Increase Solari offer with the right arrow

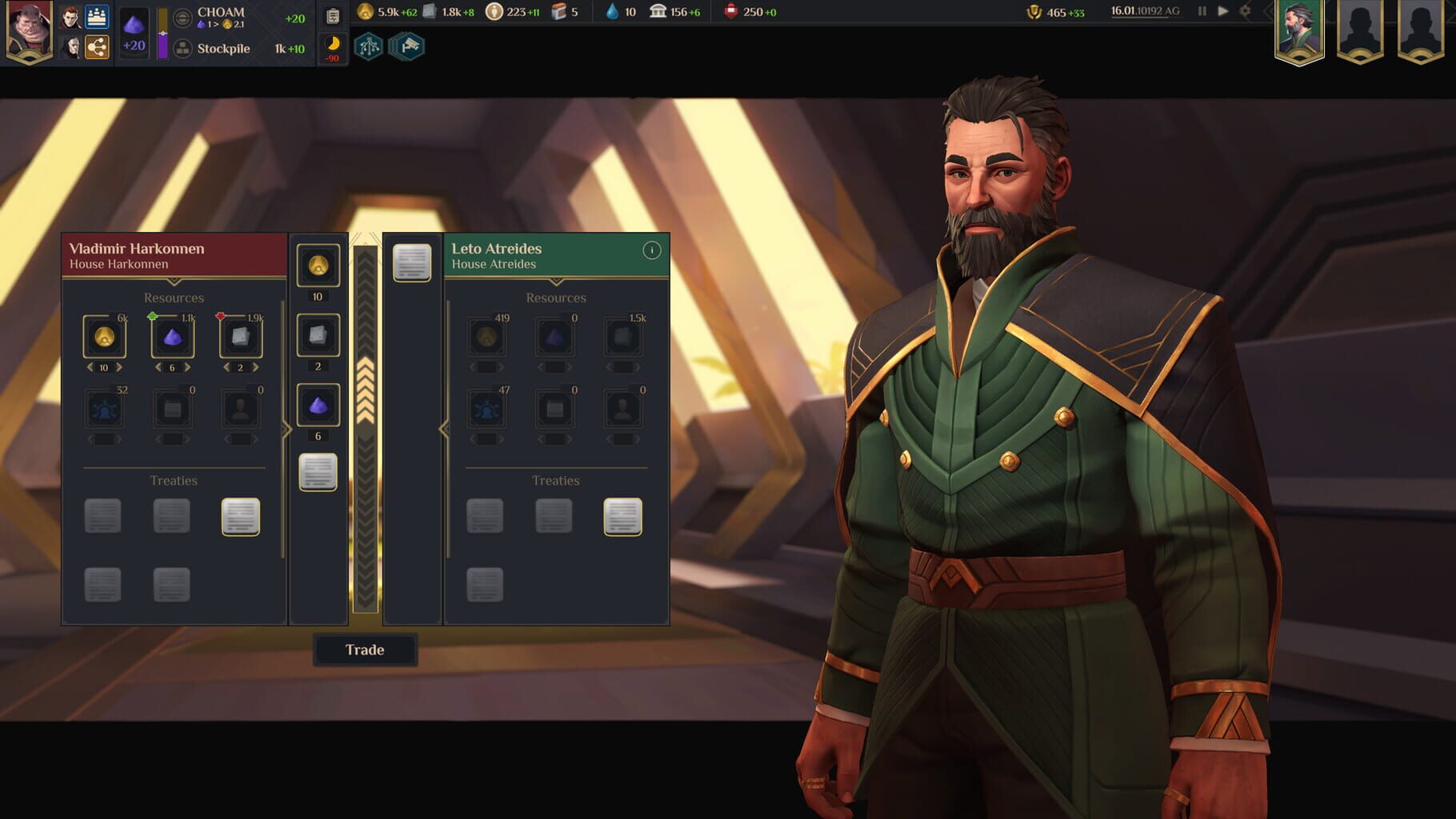point(118,367)
